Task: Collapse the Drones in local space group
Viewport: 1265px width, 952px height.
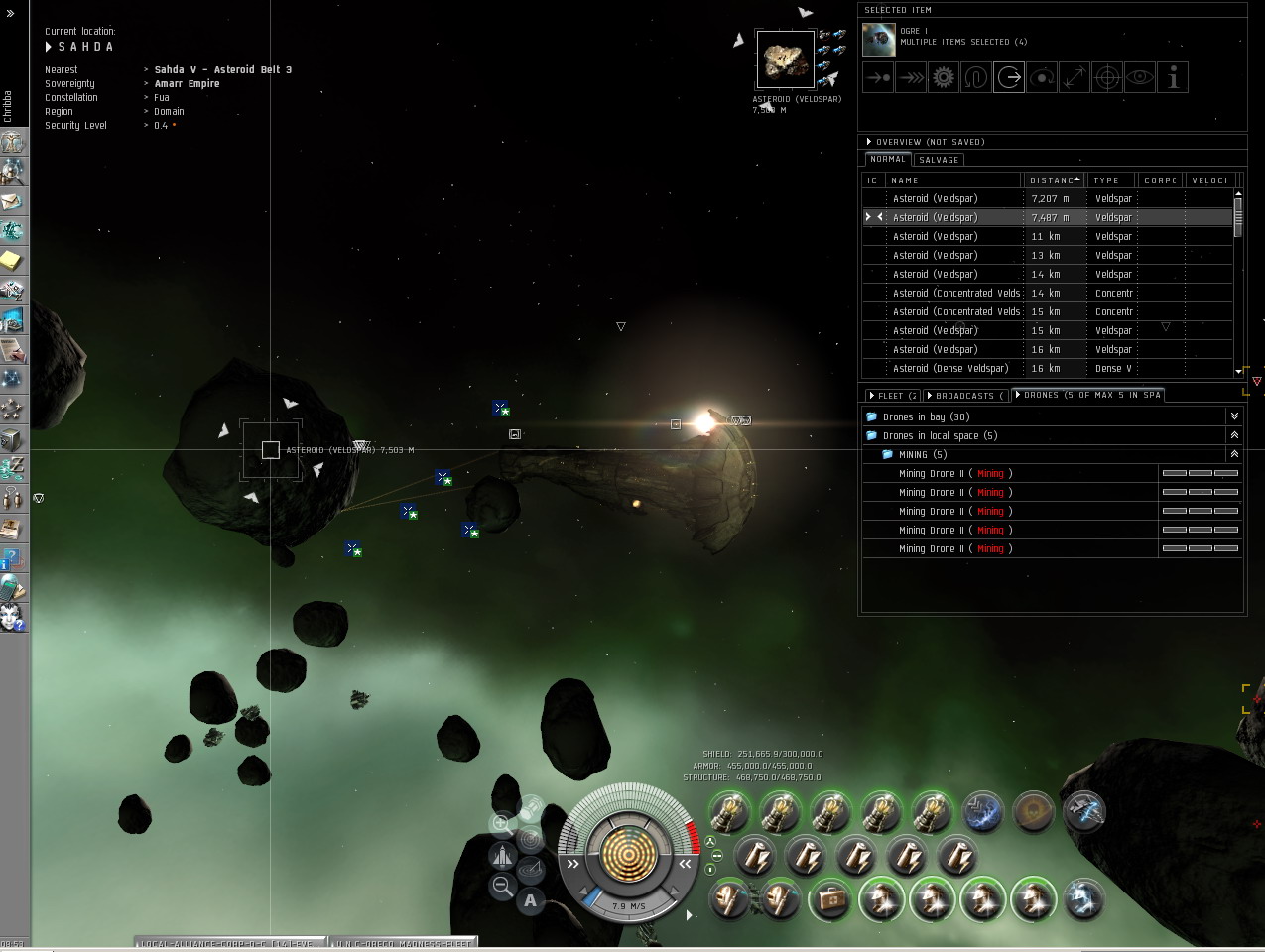Action: coord(1234,435)
